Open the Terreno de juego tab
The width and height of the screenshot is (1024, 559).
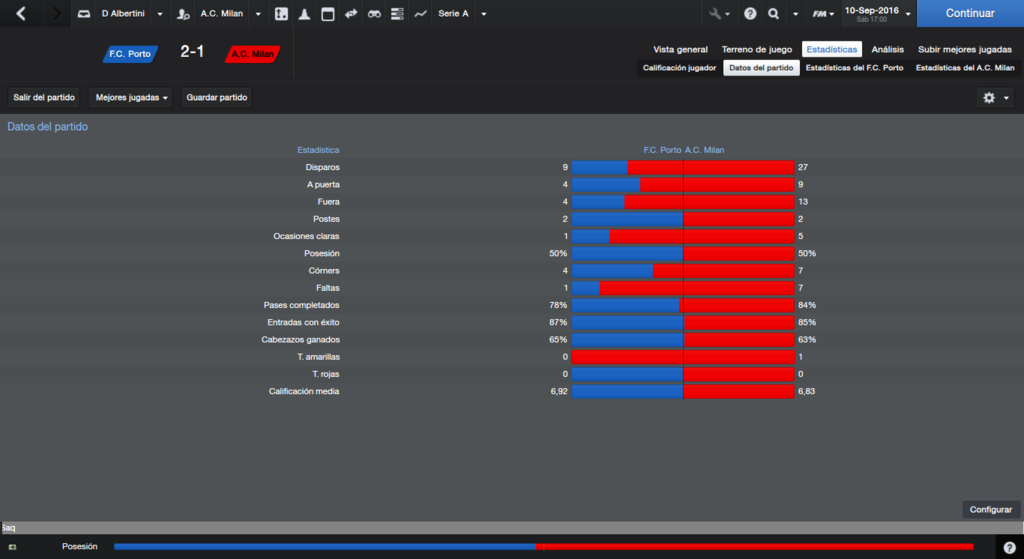[x=757, y=49]
